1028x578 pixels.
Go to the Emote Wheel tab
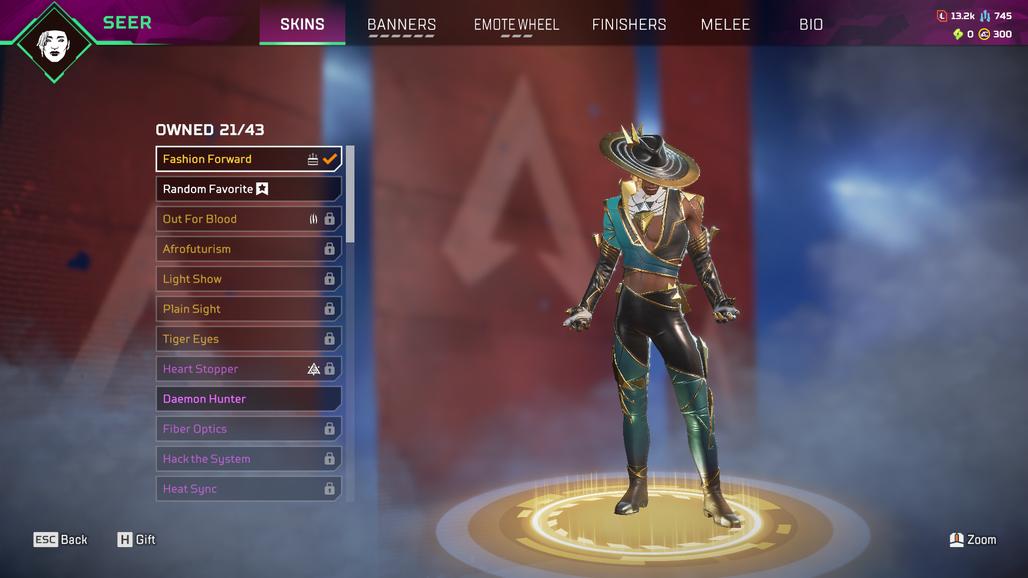point(516,24)
